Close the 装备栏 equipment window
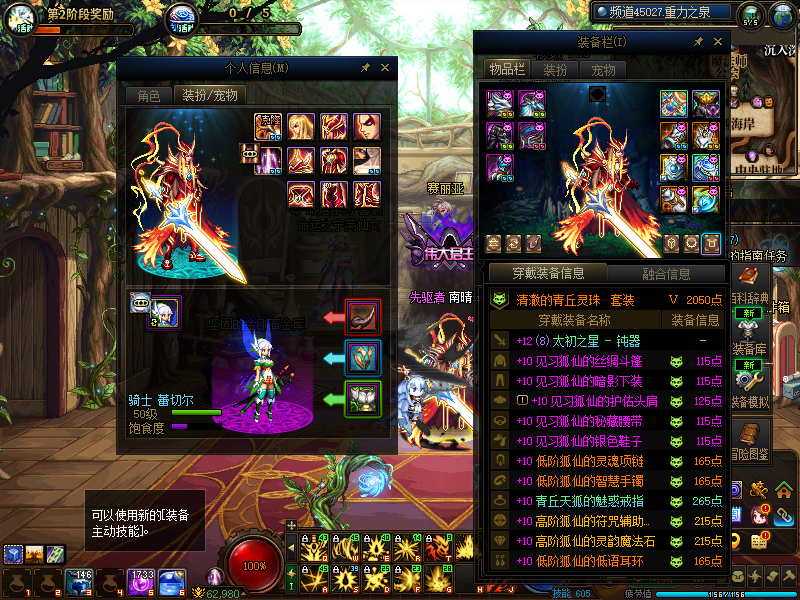800x600 pixels. [x=717, y=42]
